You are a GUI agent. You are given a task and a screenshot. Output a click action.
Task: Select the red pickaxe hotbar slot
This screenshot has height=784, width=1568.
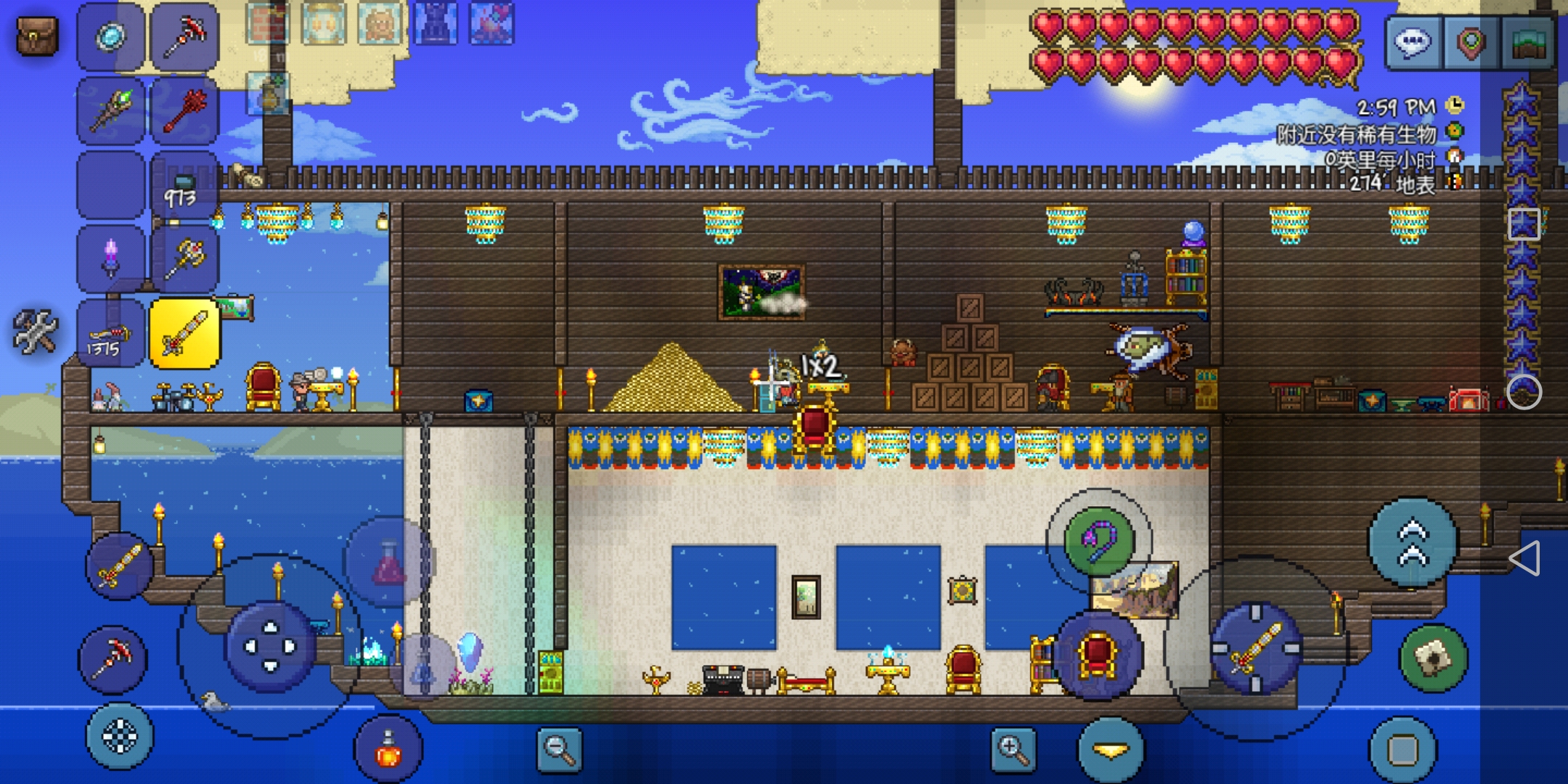[184, 38]
